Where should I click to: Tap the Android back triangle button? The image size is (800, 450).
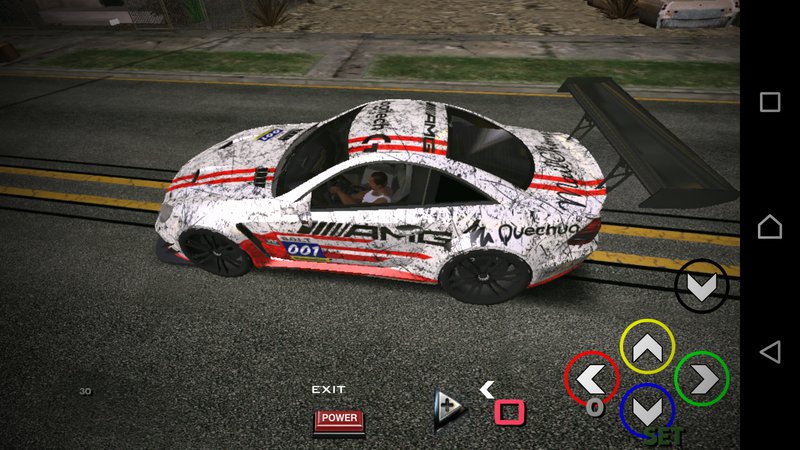pyautogui.click(x=770, y=351)
